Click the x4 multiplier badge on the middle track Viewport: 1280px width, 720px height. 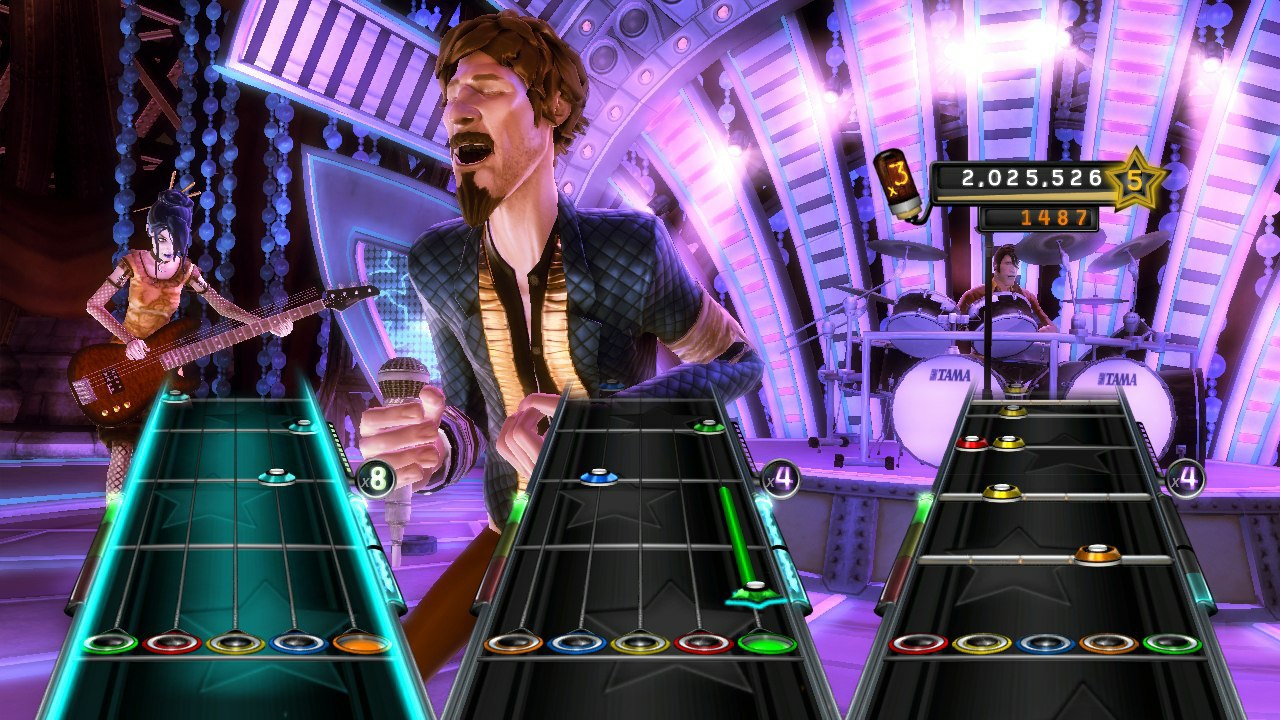pyautogui.click(x=780, y=477)
